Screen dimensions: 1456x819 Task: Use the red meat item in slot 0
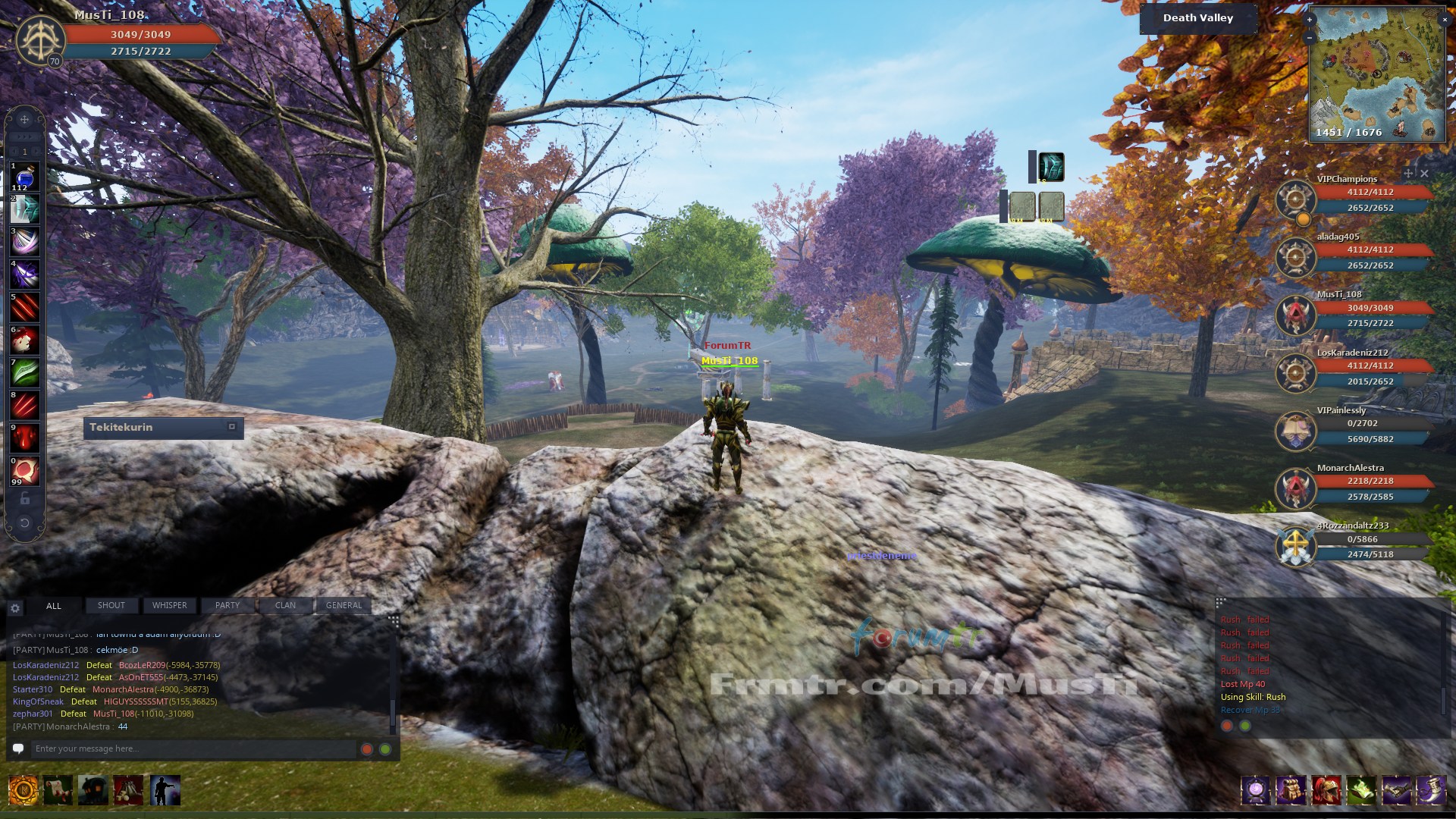coord(24,471)
